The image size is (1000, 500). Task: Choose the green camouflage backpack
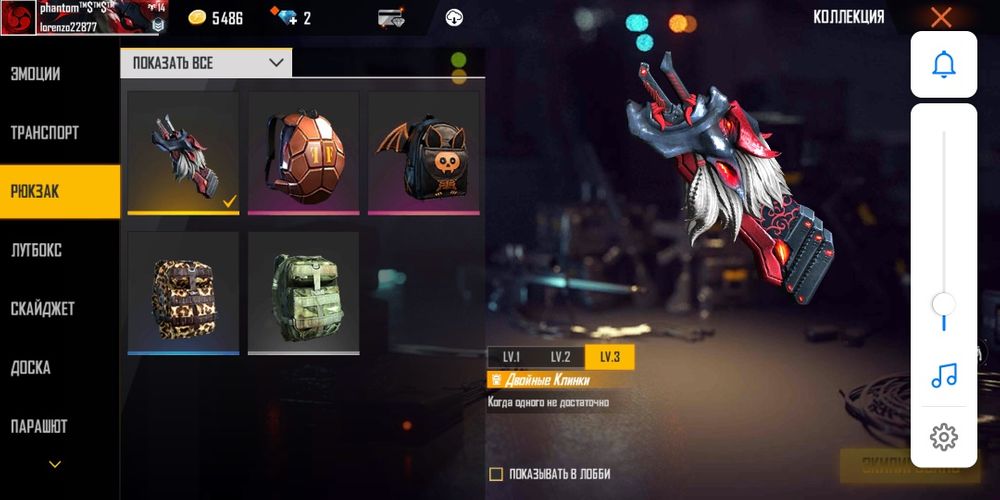[303, 292]
